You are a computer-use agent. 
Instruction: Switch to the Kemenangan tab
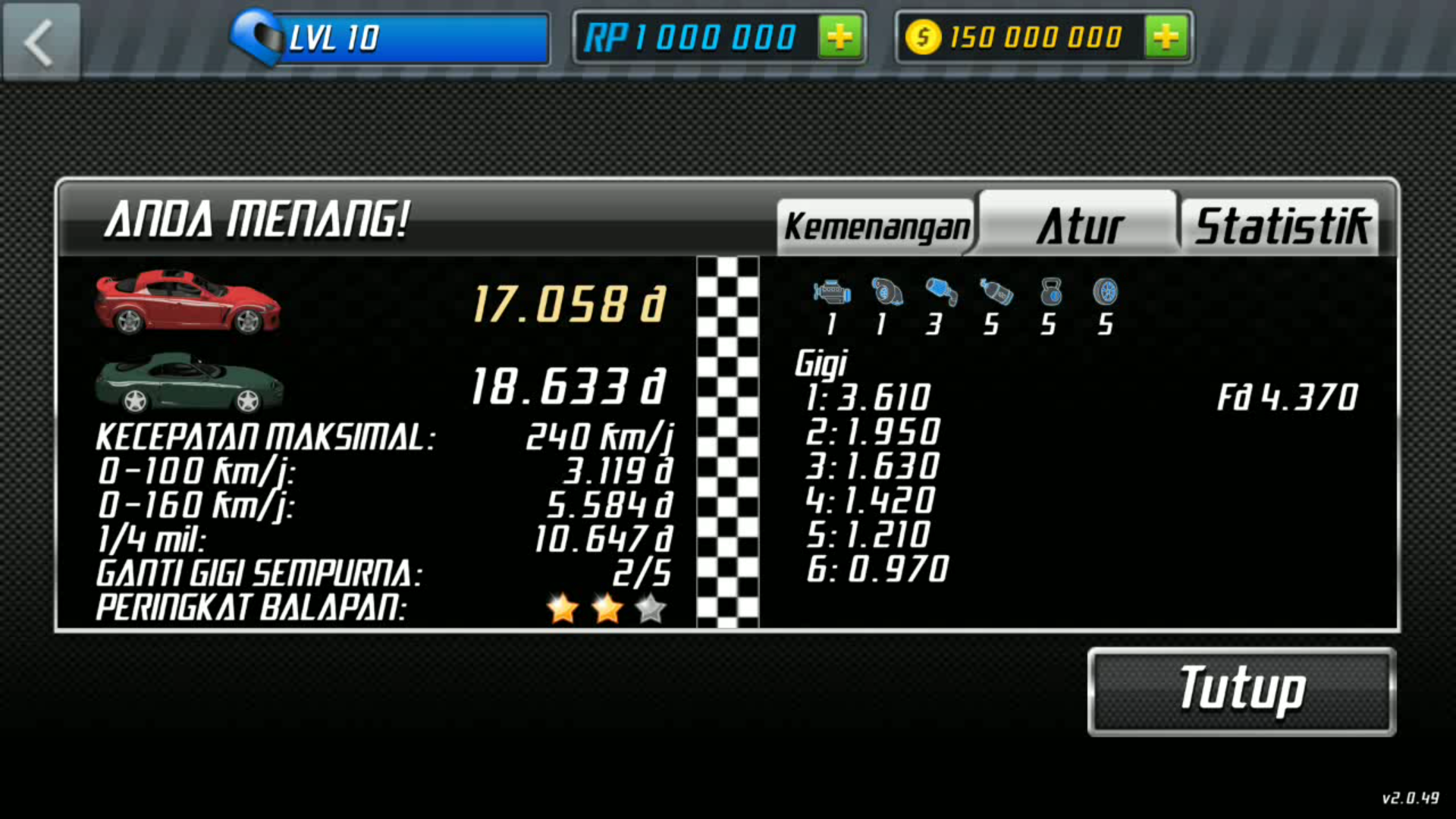(876, 224)
